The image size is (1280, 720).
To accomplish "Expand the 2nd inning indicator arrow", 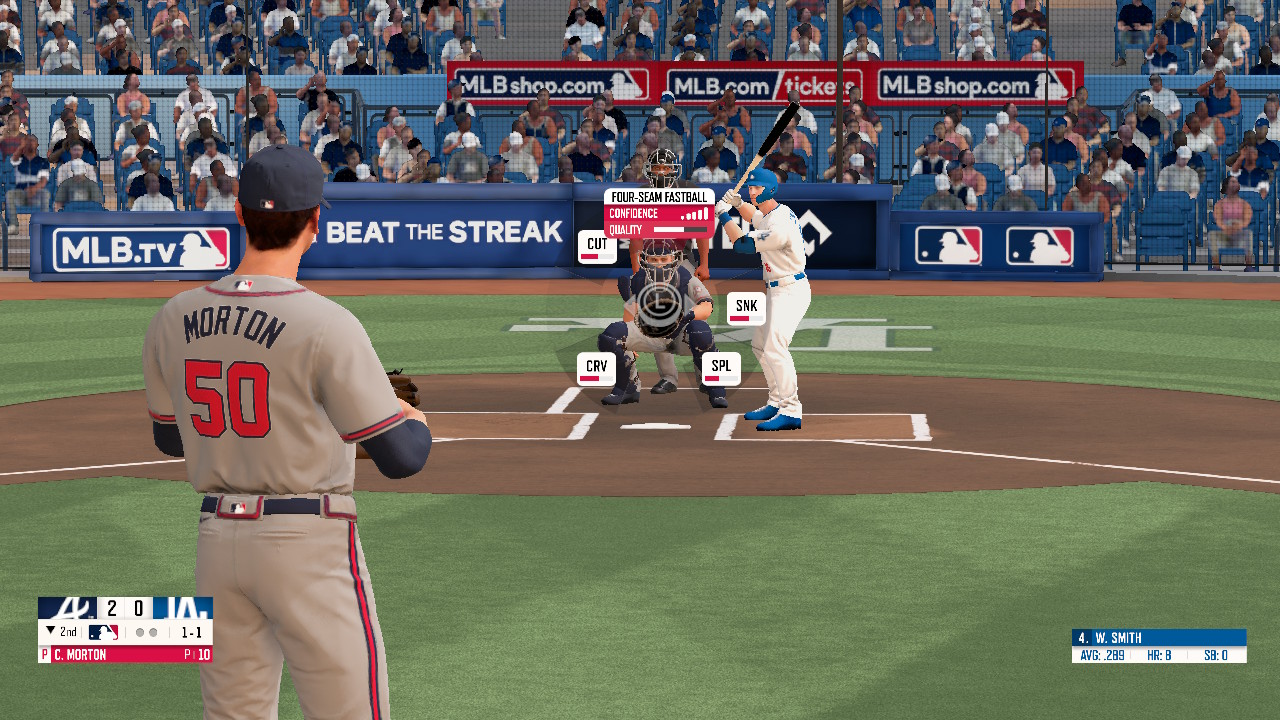I will coord(52,631).
